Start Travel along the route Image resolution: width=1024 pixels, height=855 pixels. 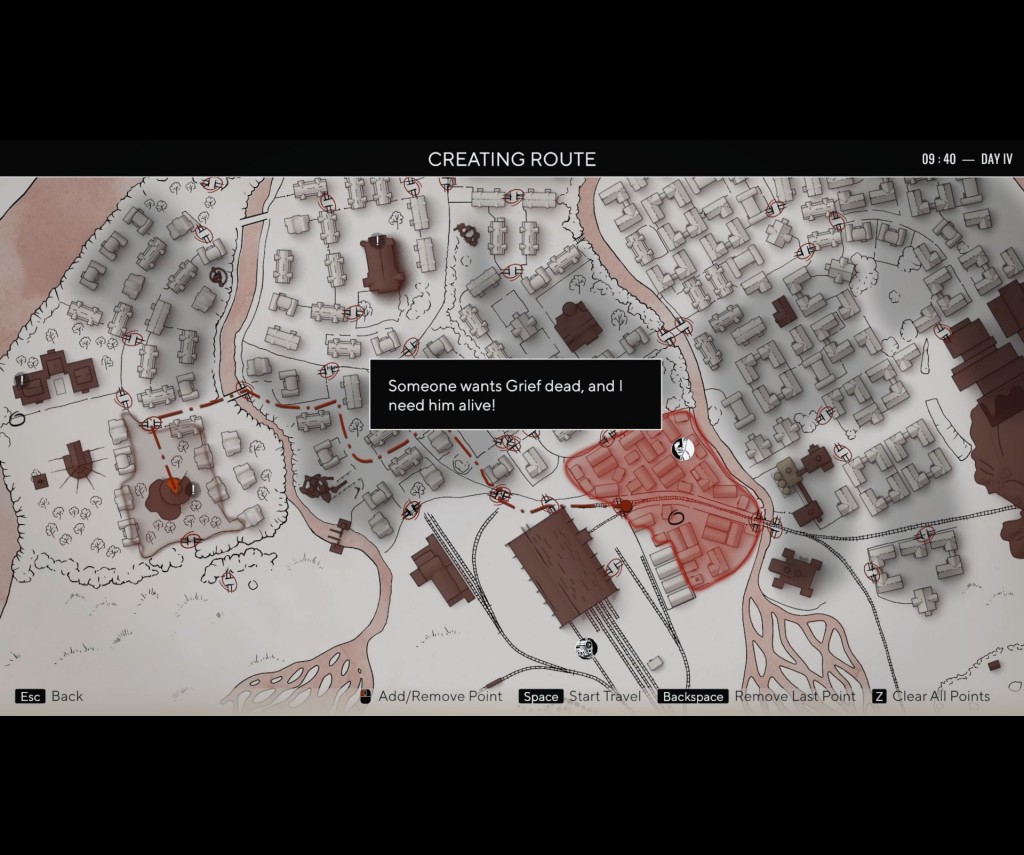(x=607, y=696)
